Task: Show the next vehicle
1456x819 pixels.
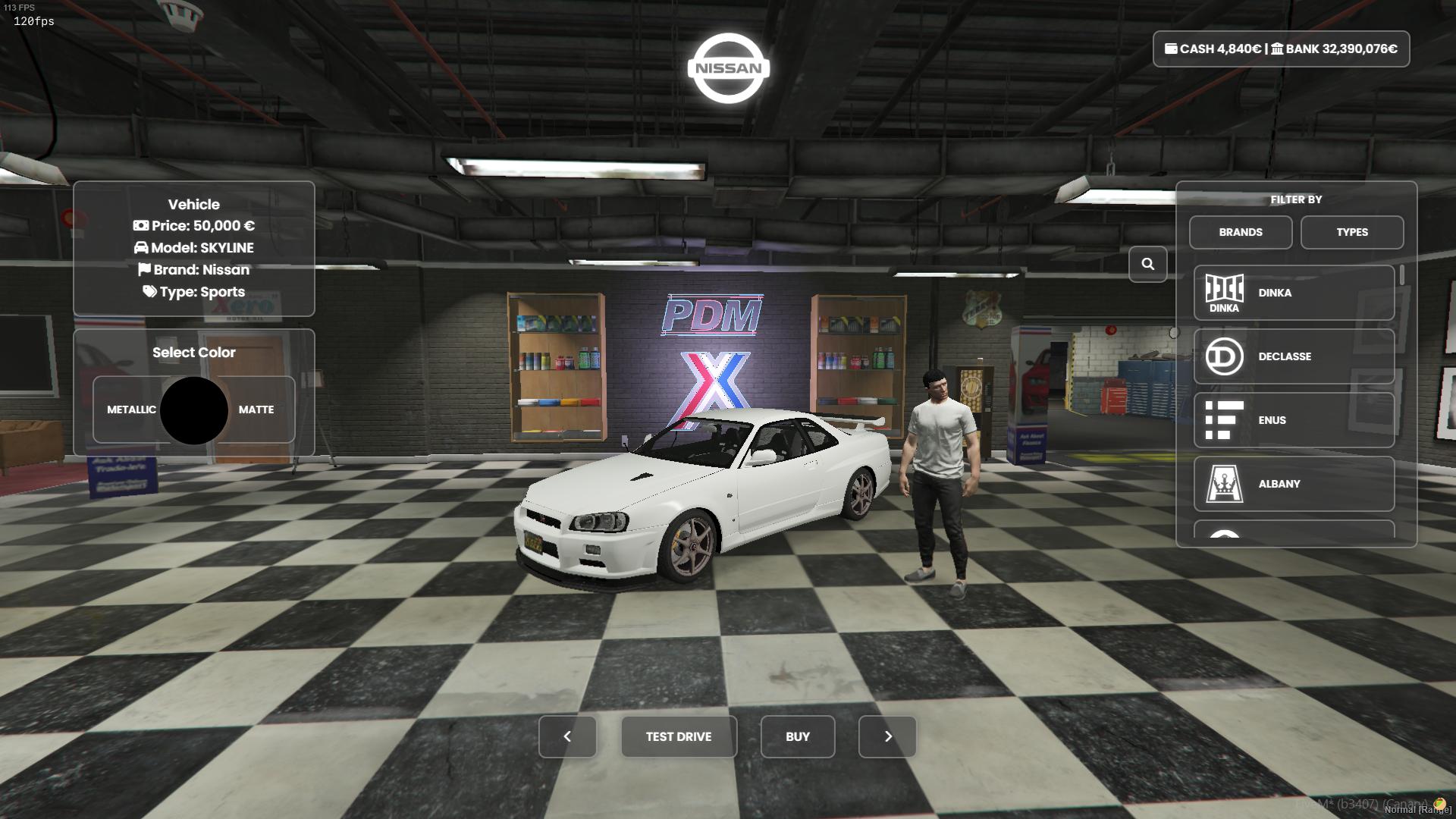Action: point(887,736)
